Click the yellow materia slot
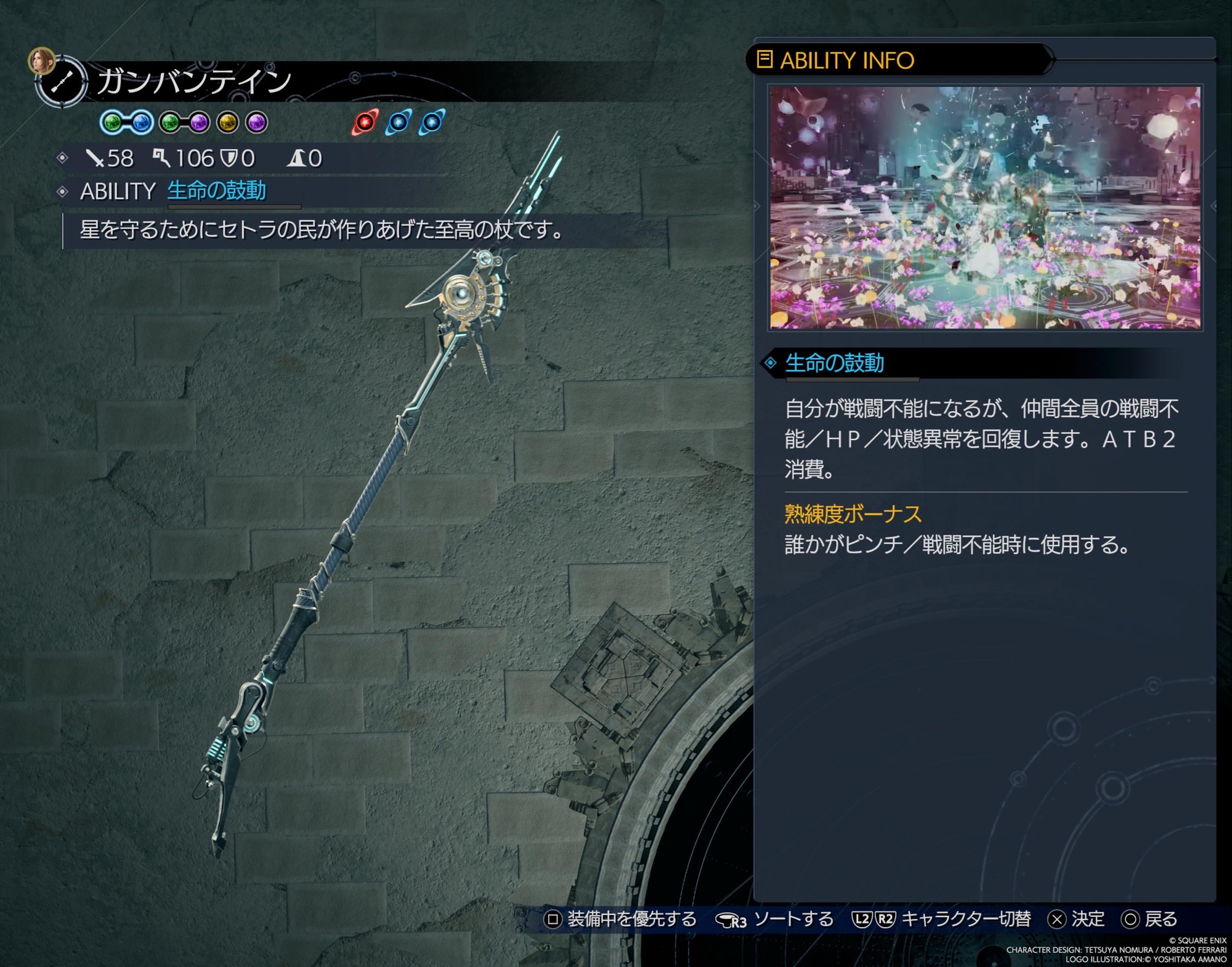 click(x=227, y=123)
